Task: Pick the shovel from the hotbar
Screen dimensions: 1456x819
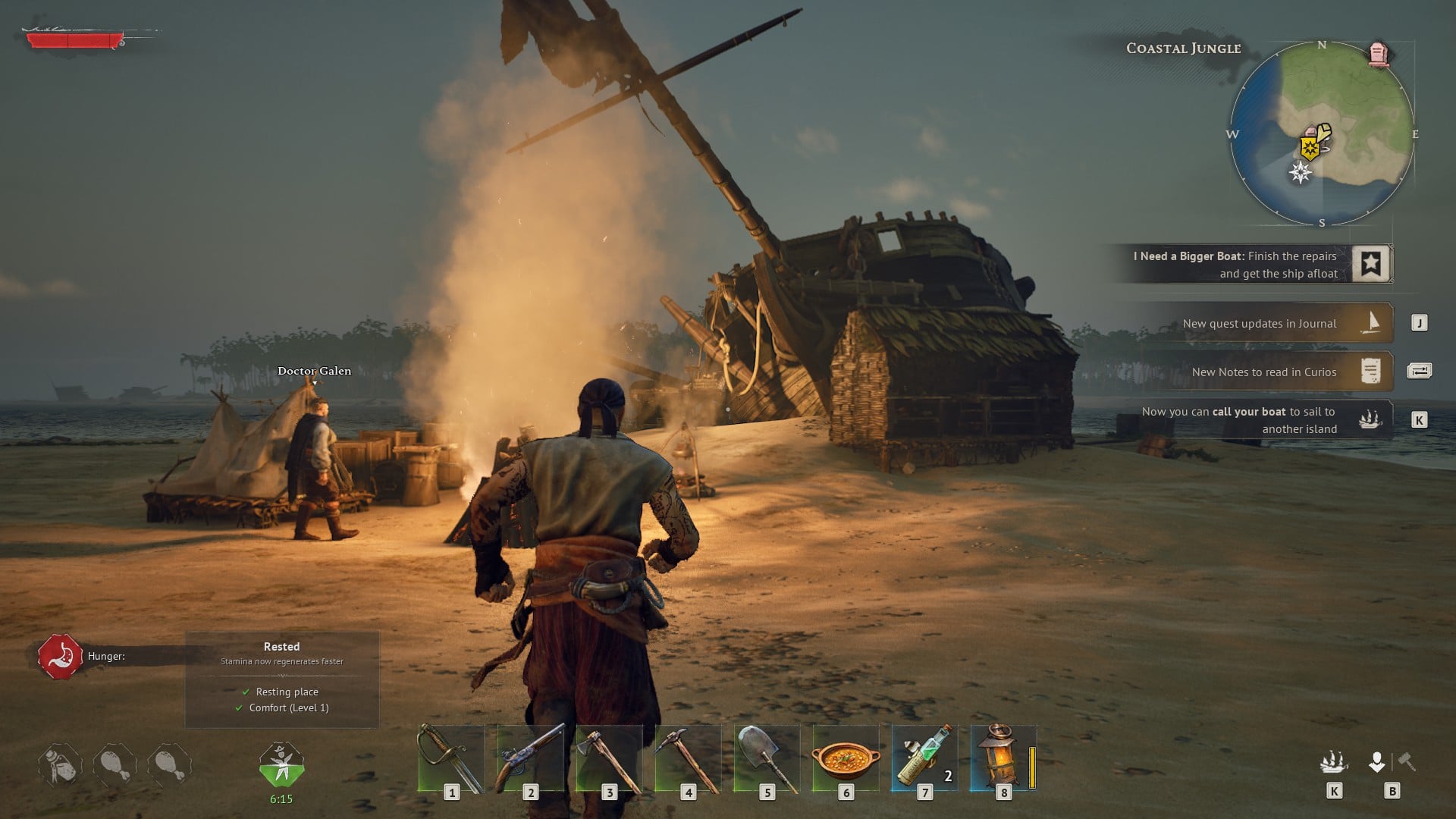Action: coord(767,758)
